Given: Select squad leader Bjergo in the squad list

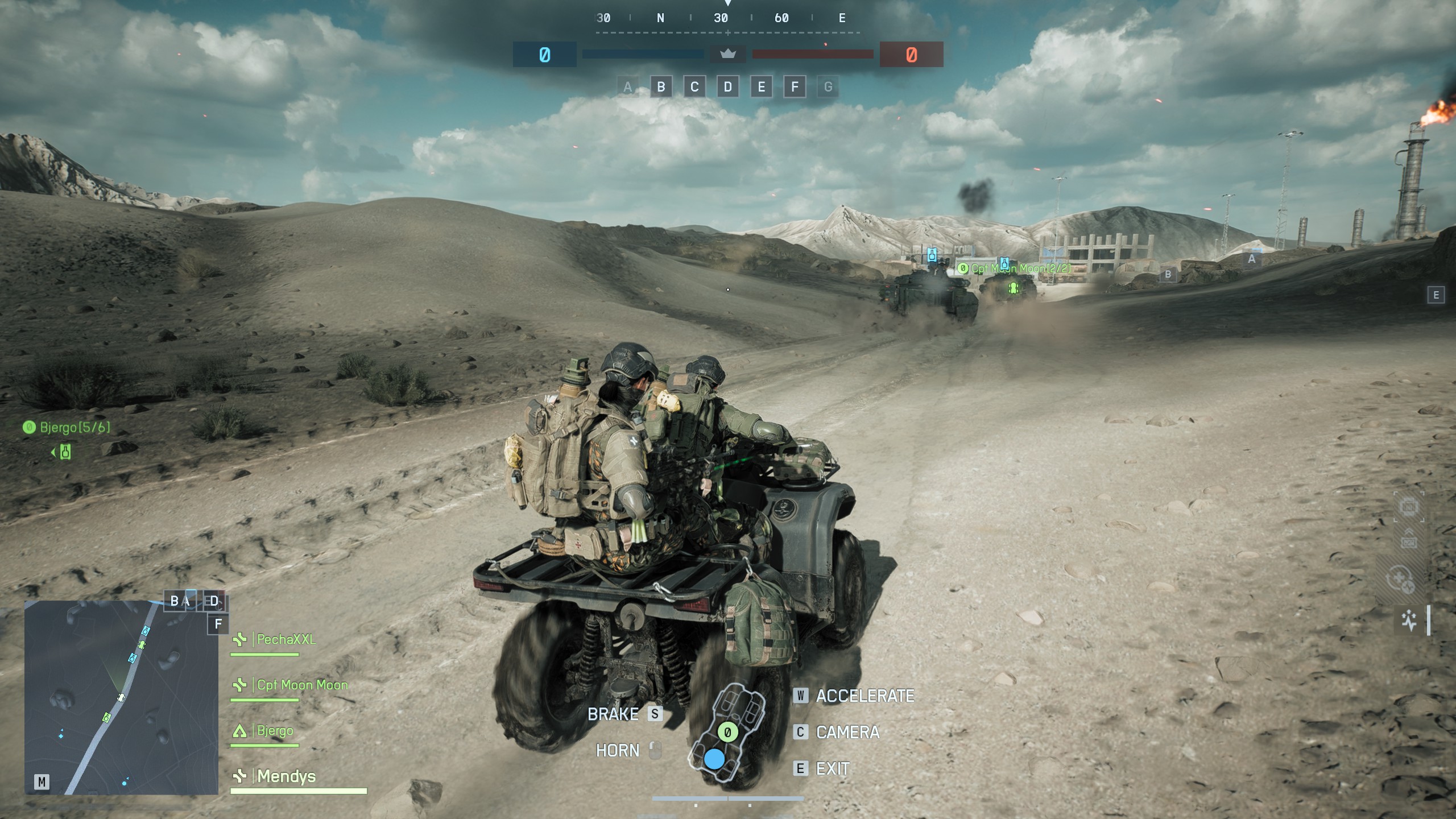Looking at the screenshot, I should 274,730.
